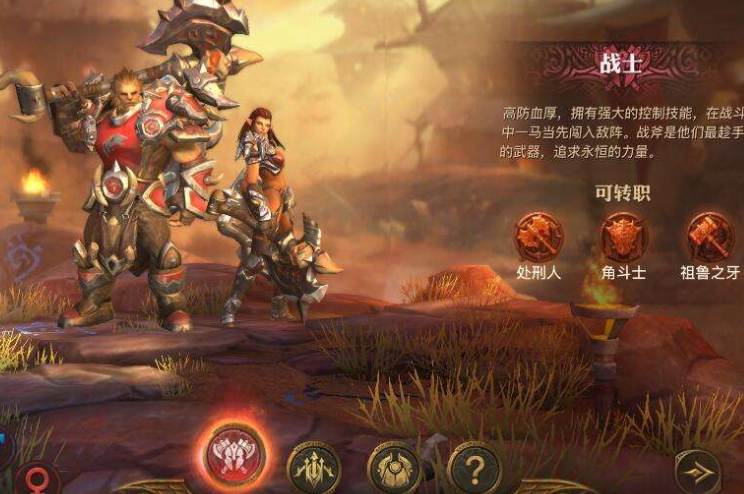This screenshot has width=744, height=494.
Task: Select the highlighted Warrior class icon with crossed axes
Action: click(235, 456)
